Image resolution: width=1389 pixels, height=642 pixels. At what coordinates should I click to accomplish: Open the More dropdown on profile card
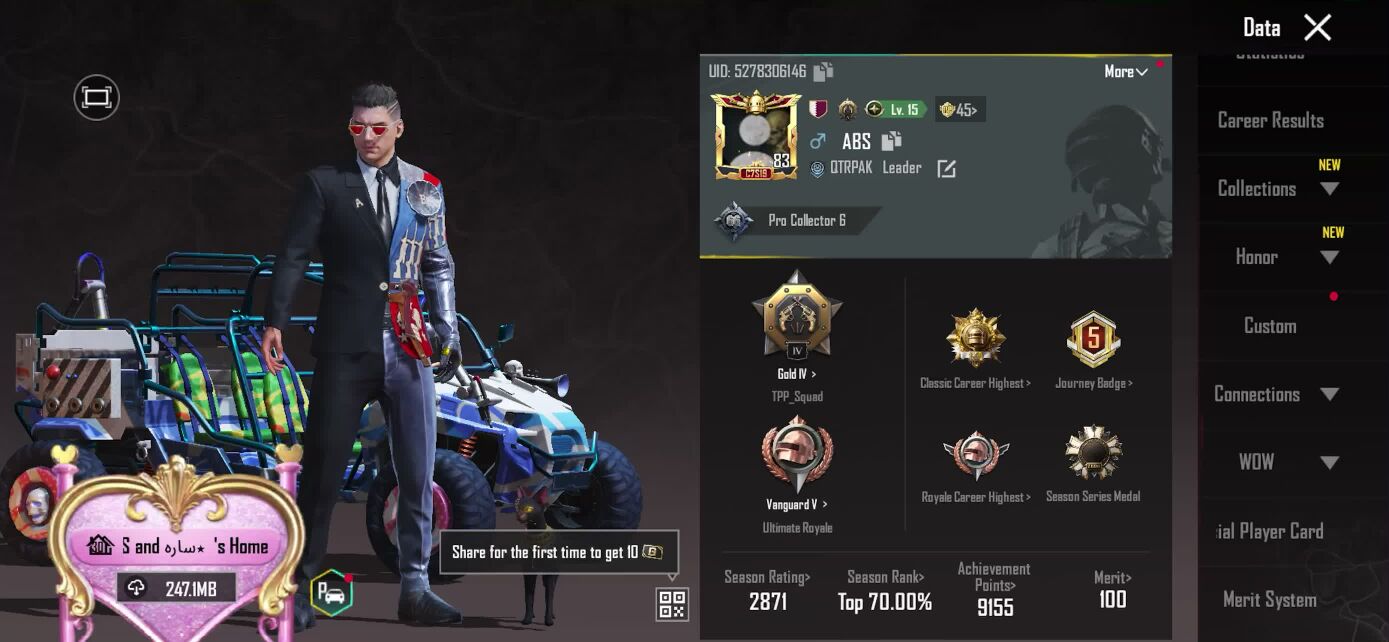pos(1125,72)
